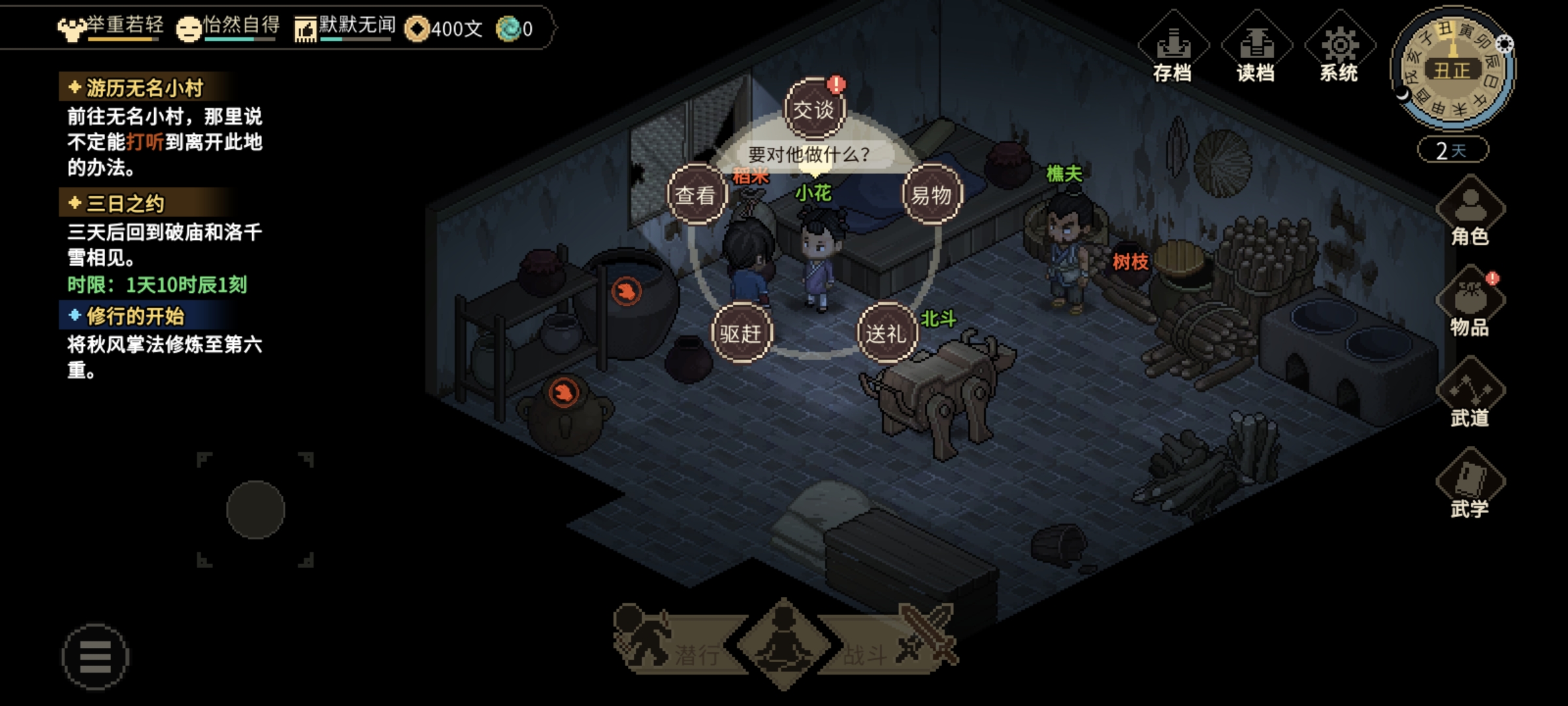Screen dimensions: 1568x706
Task: Open the 读档 load menu
Action: pos(1256,49)
